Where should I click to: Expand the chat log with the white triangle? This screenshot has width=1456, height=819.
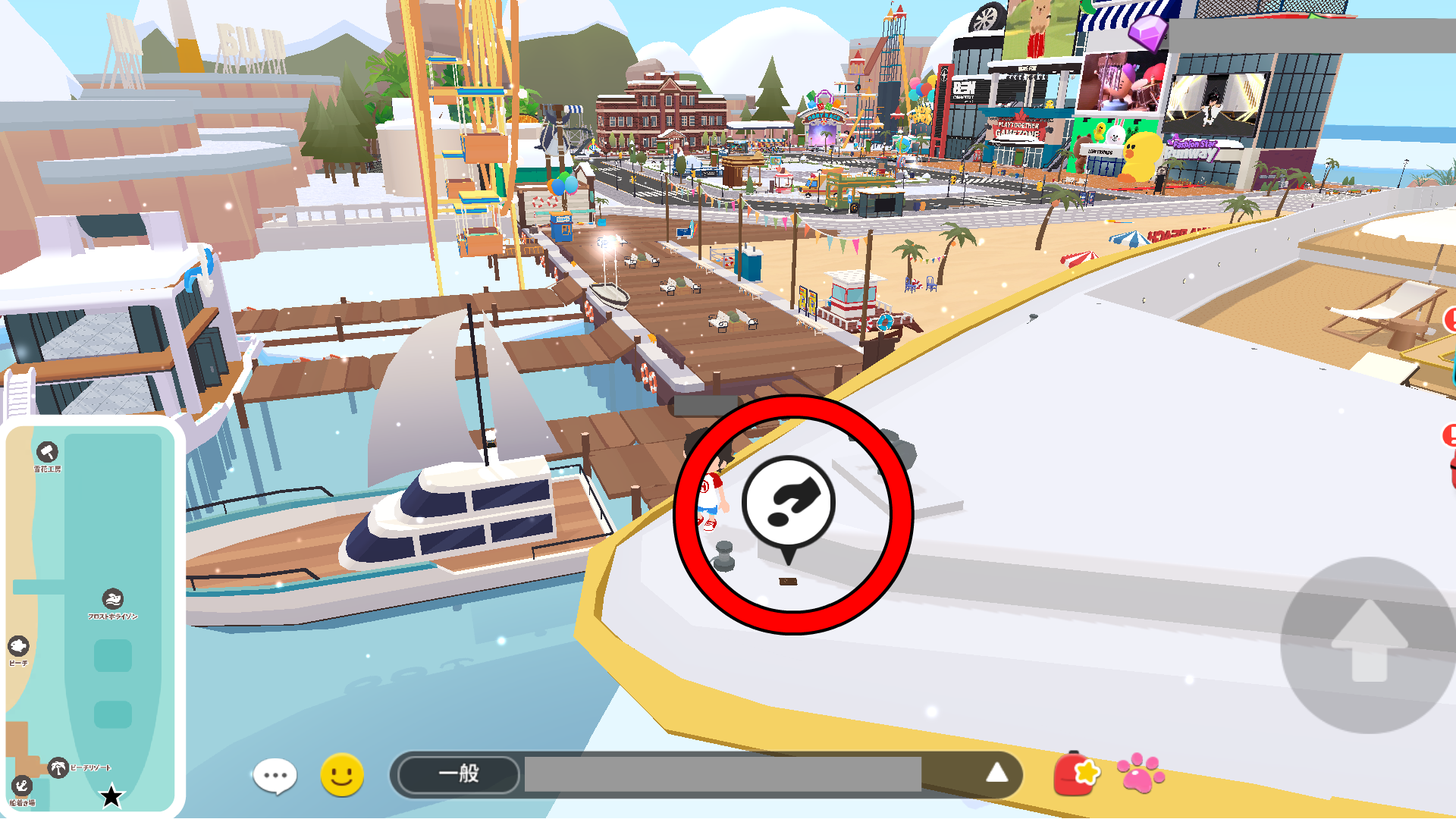[x=996, y=773]
